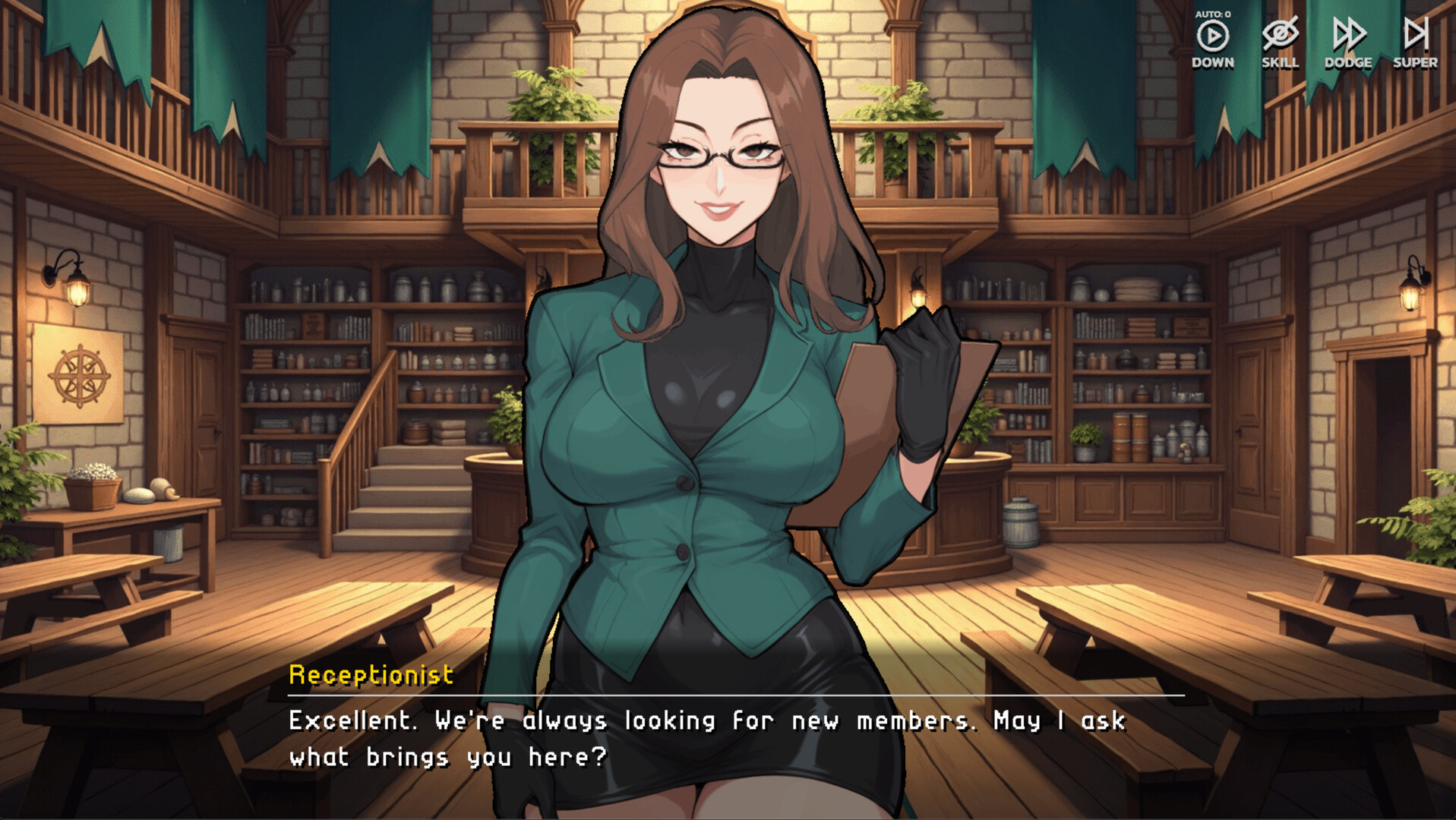Skip ahead using the SUPER control
This screenshot has width=1456, height=820.
tap(1417, 42)
